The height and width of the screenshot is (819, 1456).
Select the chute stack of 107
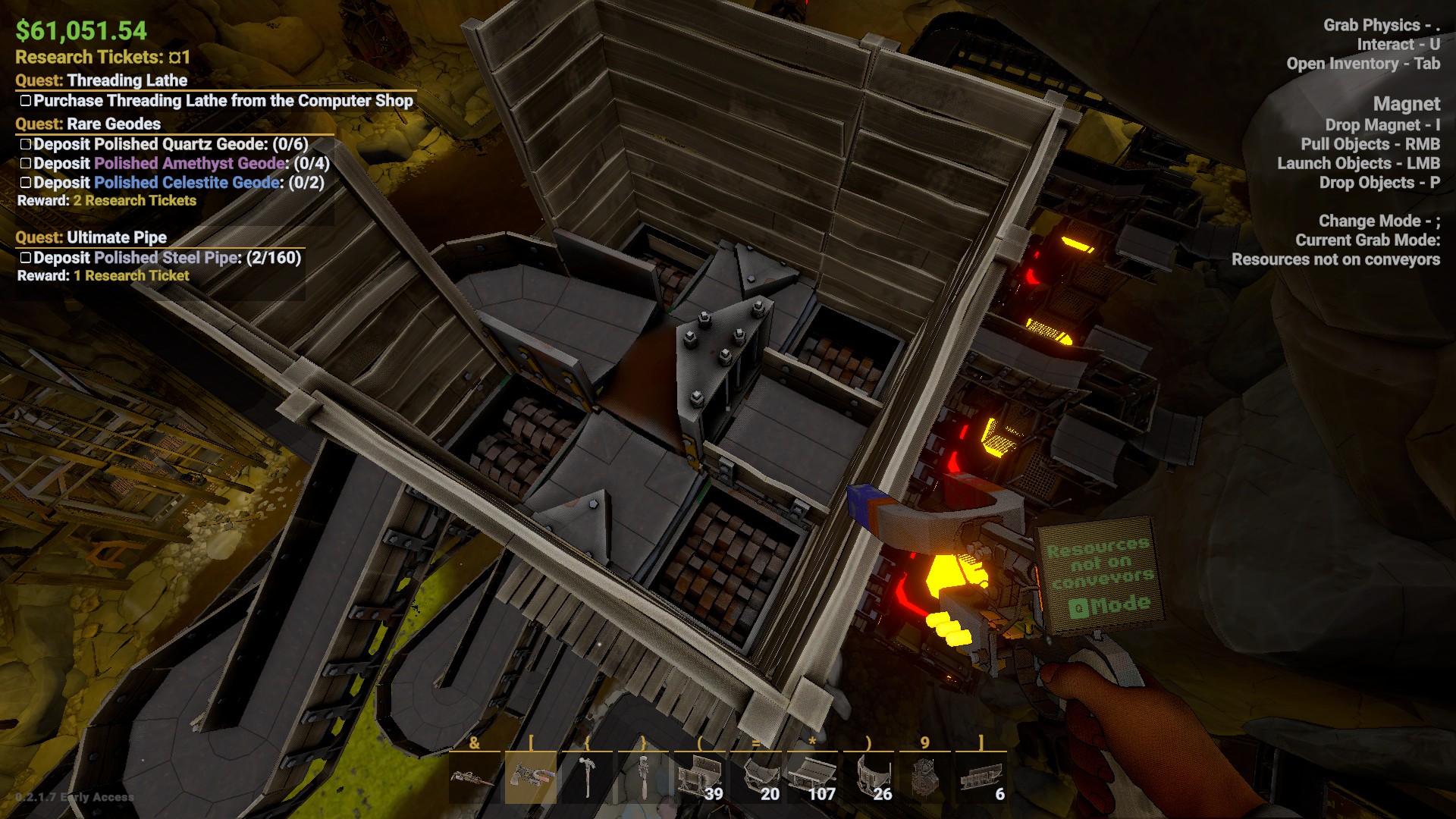coord(811,778)
